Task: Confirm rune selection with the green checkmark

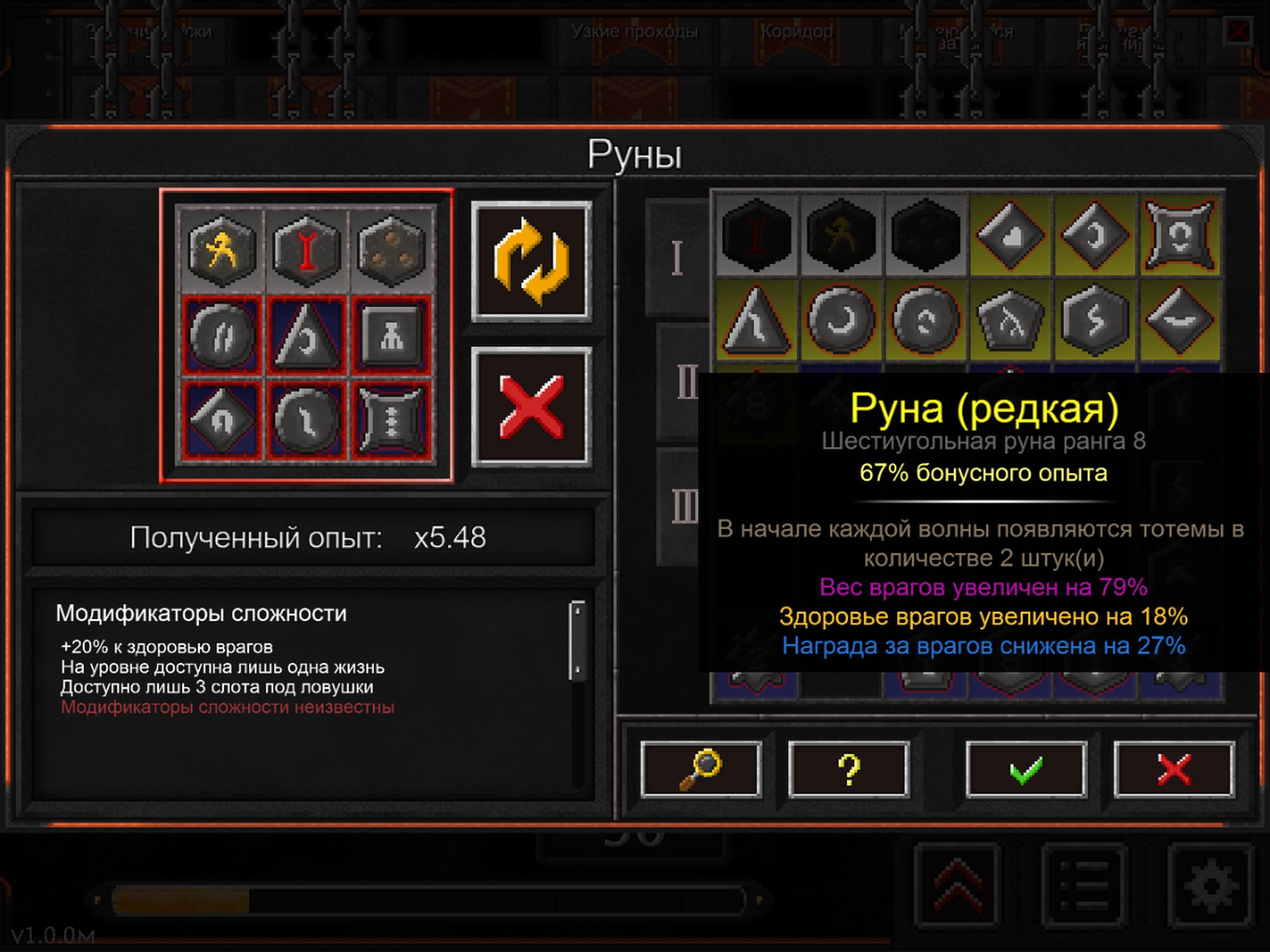Action: coord(1026,769)
